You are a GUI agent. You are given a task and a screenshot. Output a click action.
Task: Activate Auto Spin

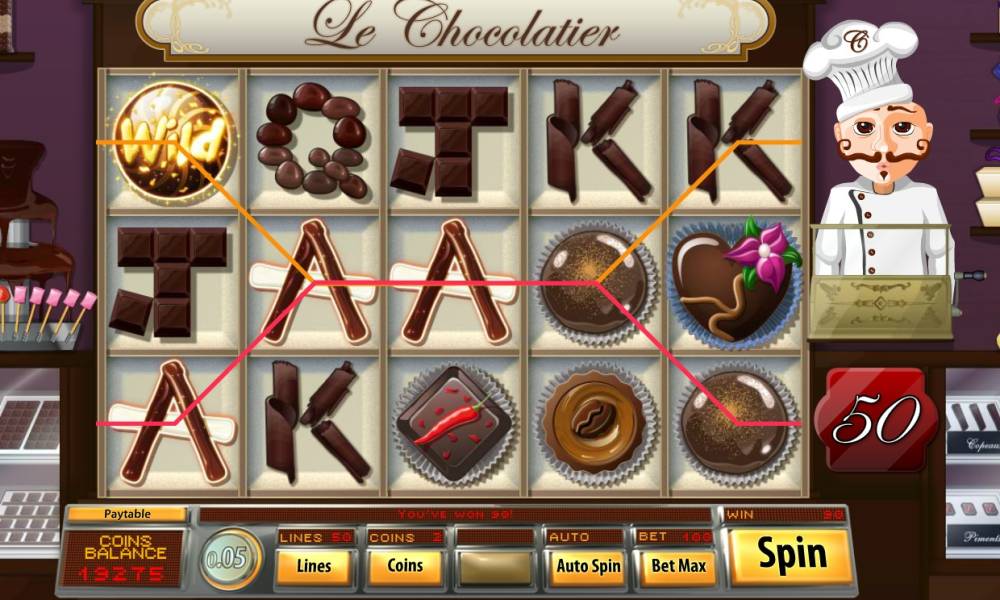click(588, 566)
